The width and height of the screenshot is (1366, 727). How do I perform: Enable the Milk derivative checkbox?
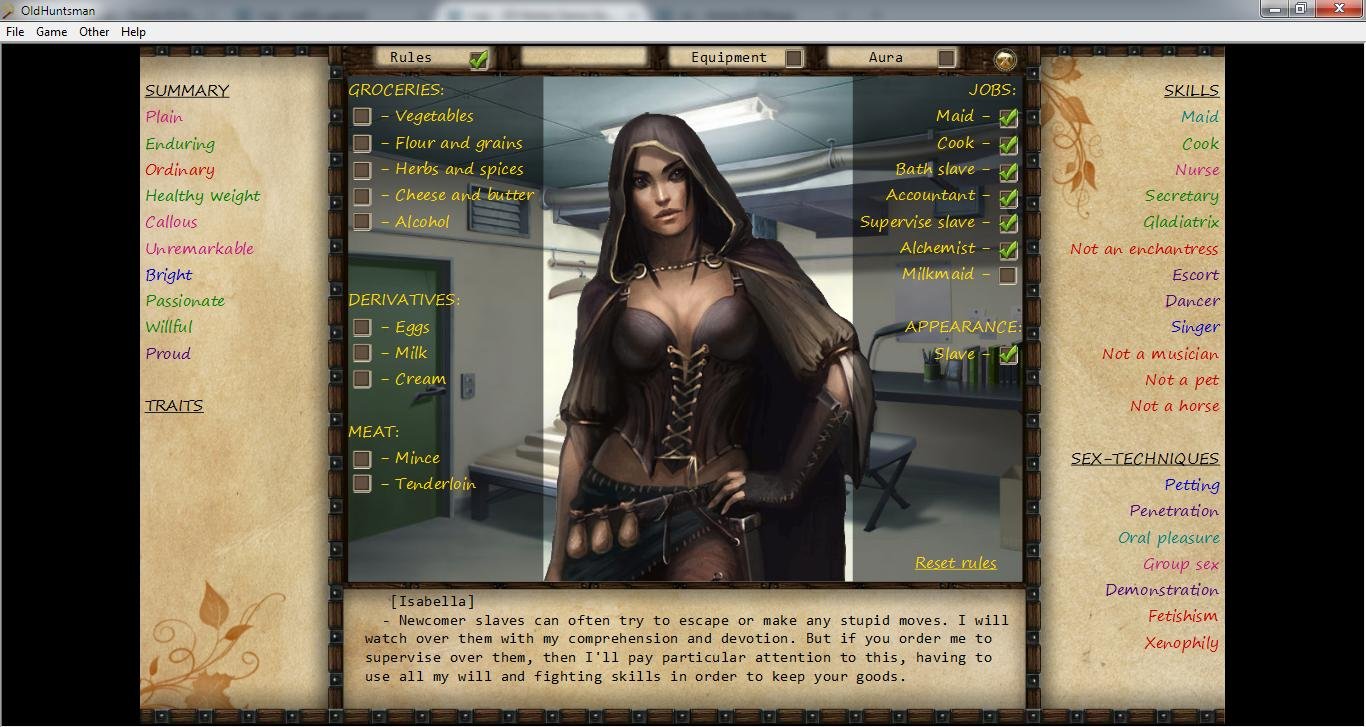click(x=362, y=353)
